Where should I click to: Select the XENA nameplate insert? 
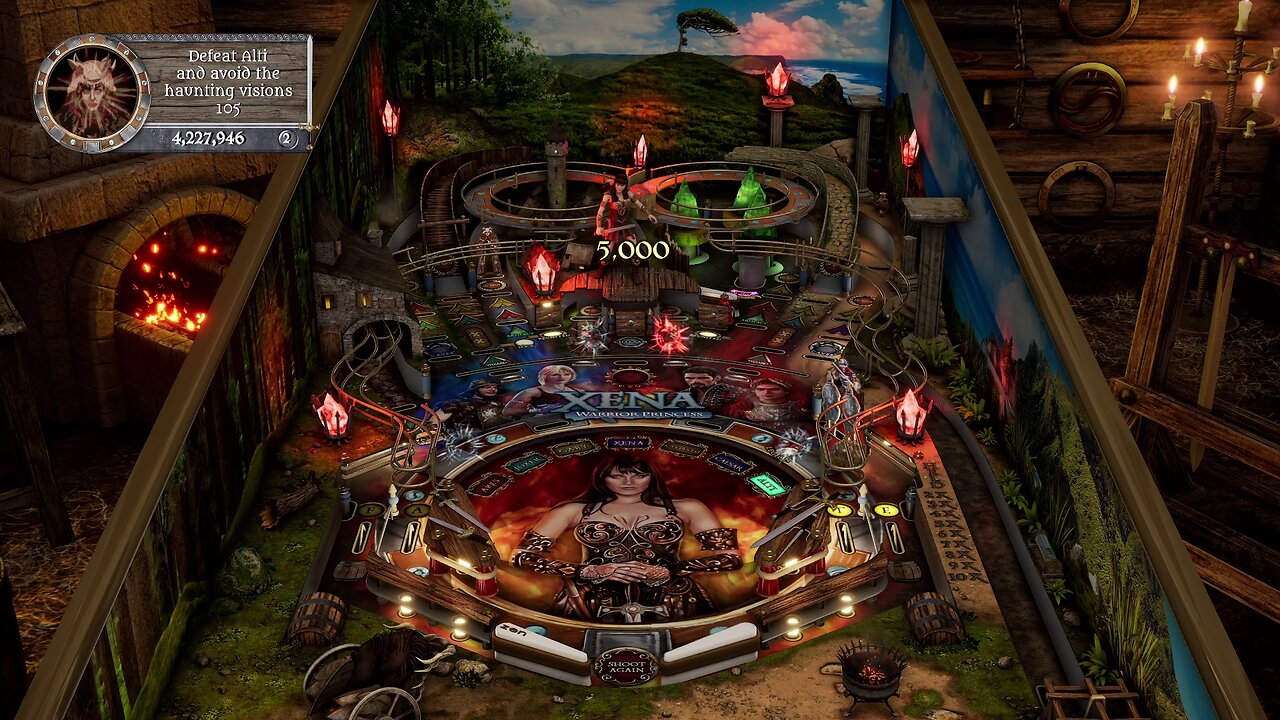[626, 444]
